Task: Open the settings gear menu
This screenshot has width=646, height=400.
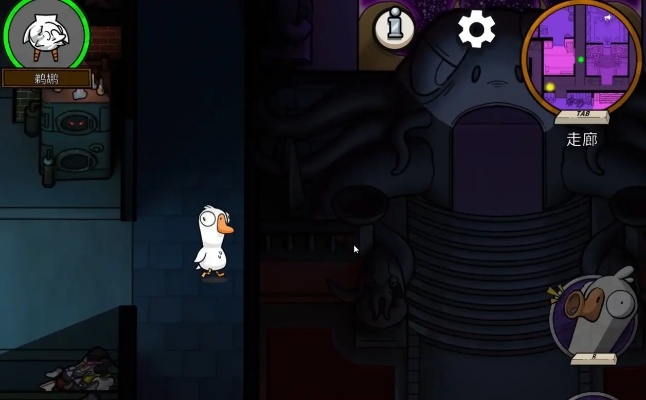Action: [x=477, y=29]
